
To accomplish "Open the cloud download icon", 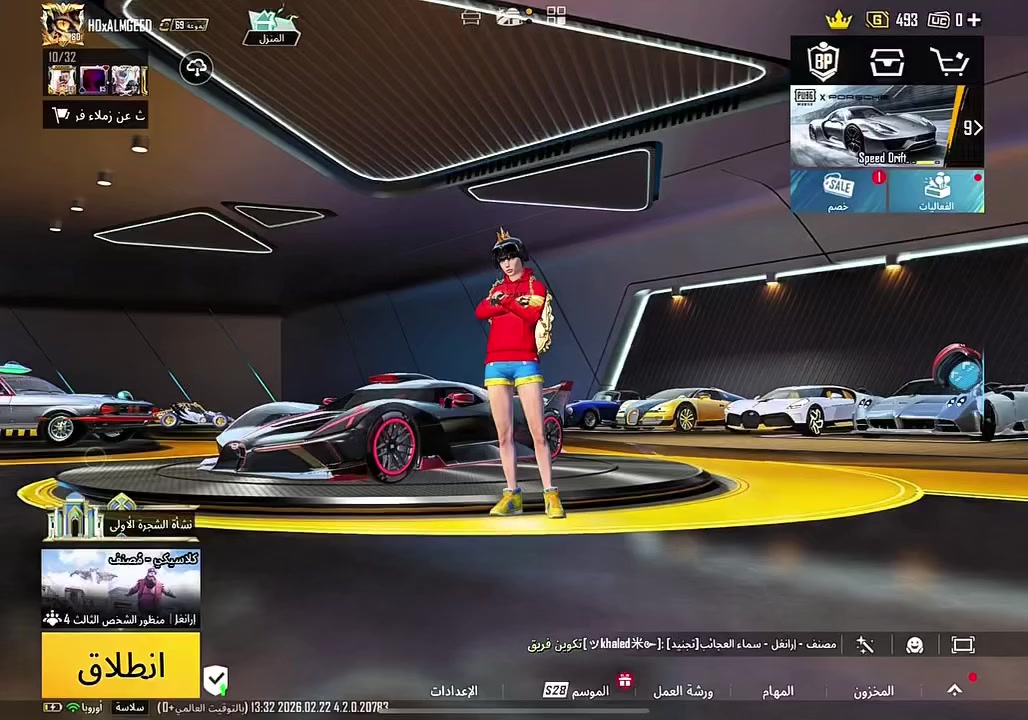I will tap(197, 68).
